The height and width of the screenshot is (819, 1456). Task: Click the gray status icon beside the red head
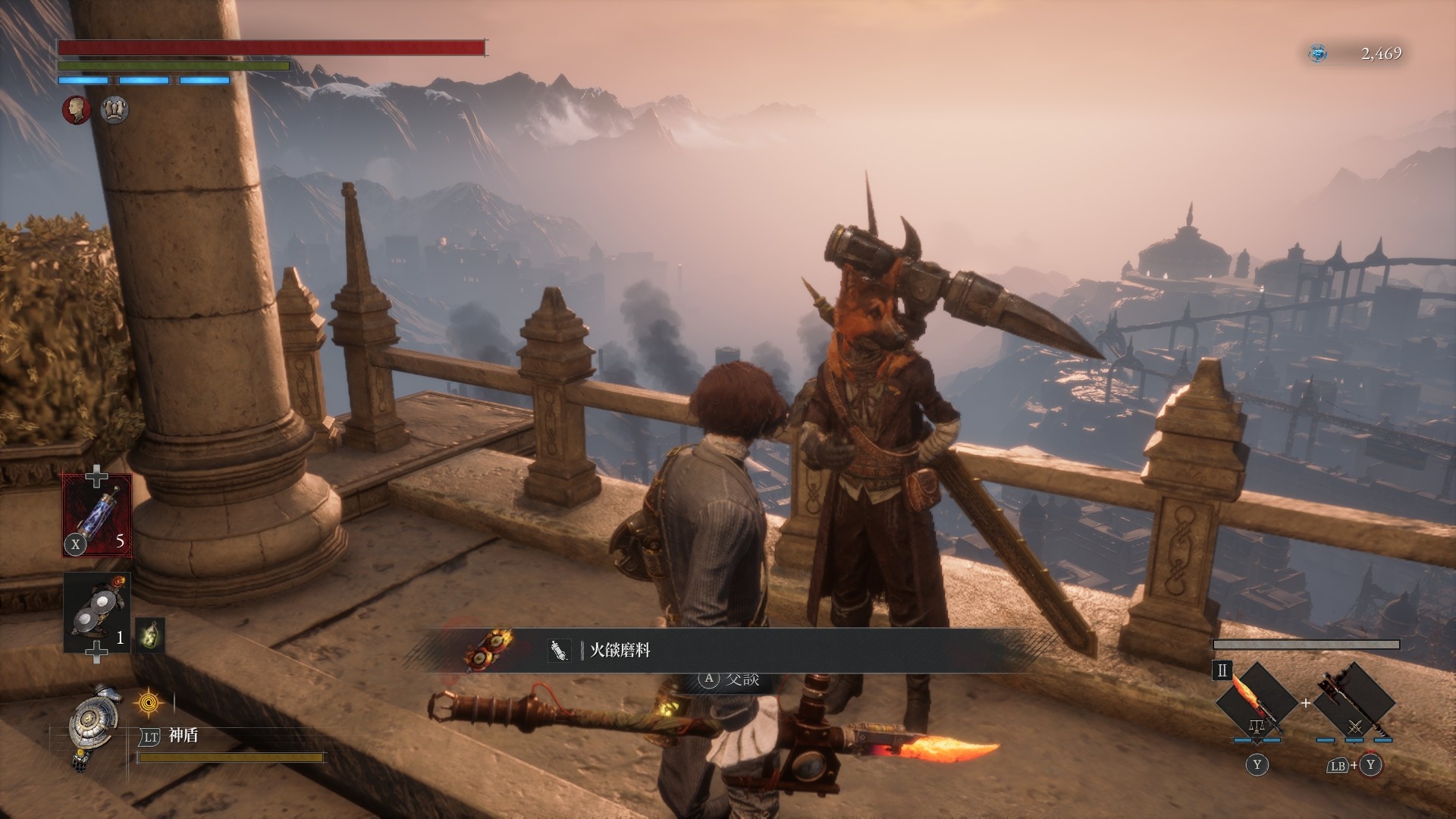click(x=115, y=110)
